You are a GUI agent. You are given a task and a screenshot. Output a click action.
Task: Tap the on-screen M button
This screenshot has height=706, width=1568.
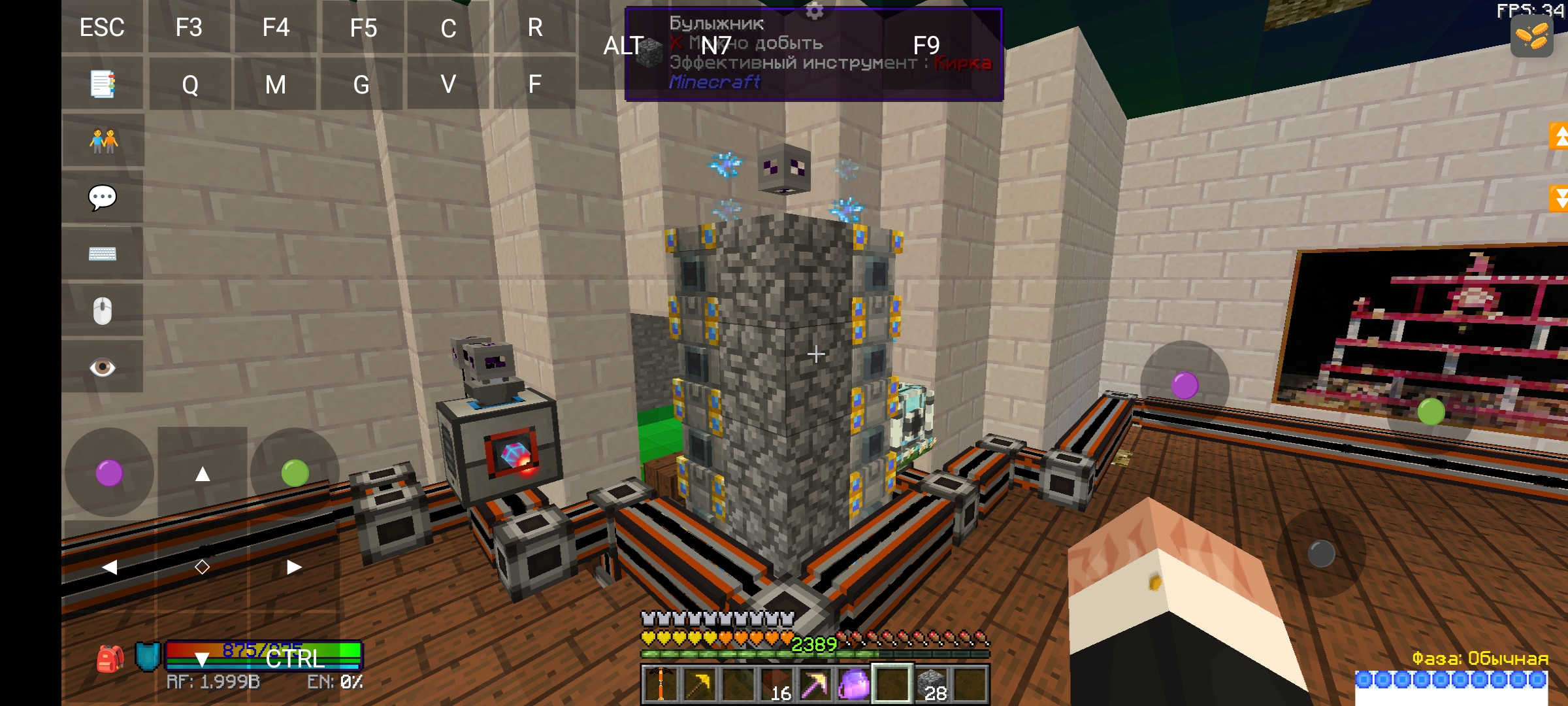pos(276,84)
